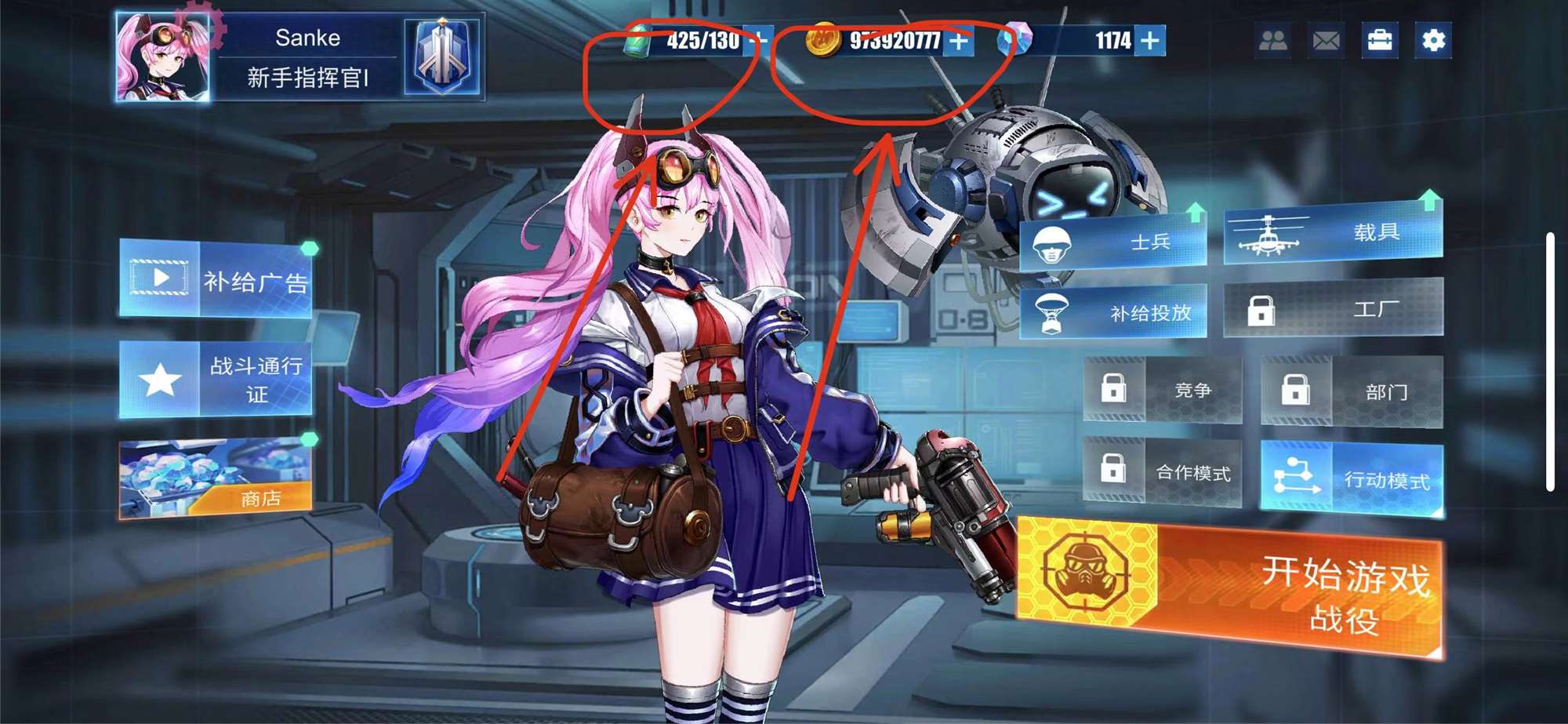The image size is (1568, 724).
Task: Select the helicopter icon on 载具 panel
Action: 1269,235
